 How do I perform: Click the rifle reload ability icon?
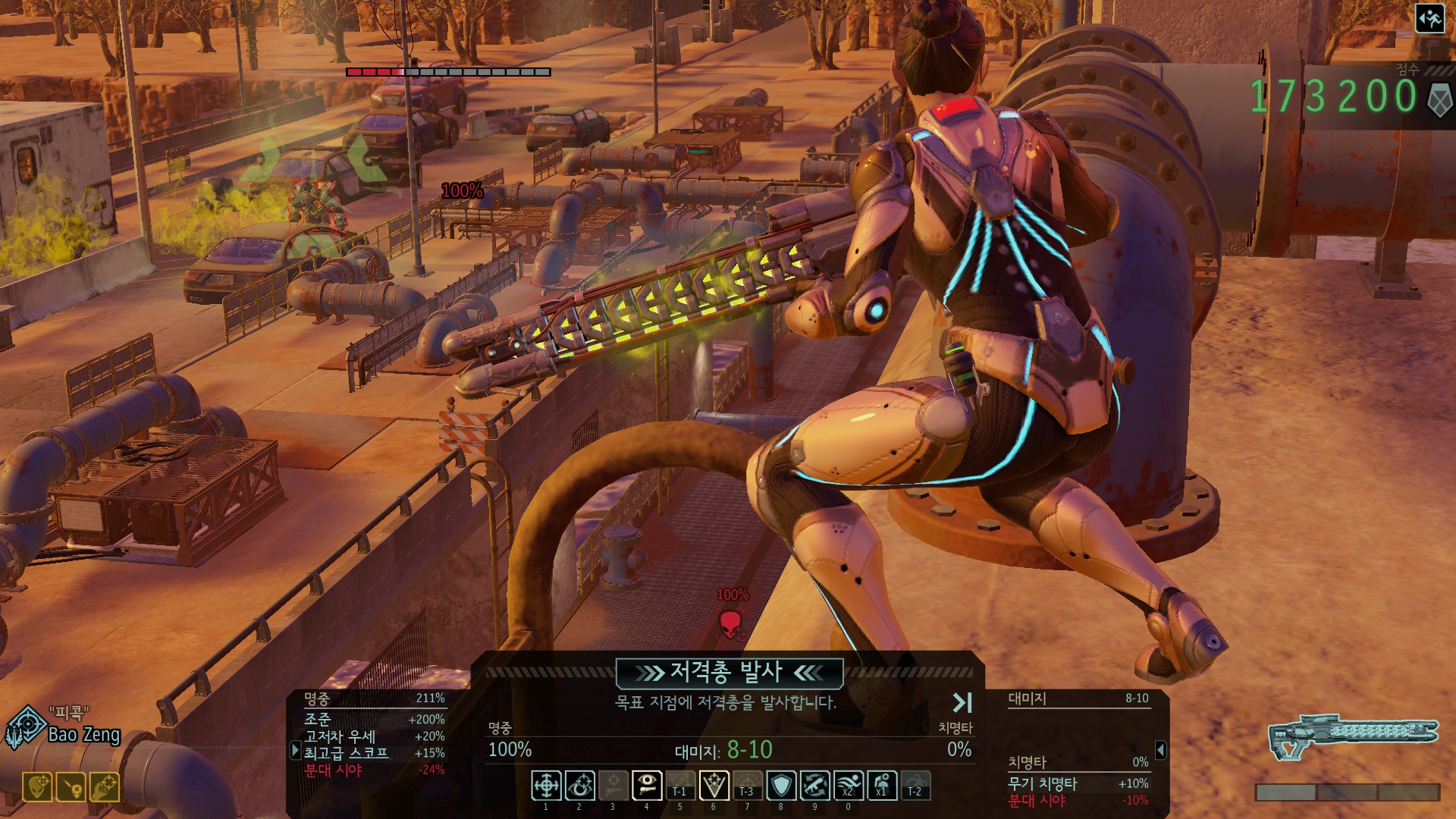point(814,786)
